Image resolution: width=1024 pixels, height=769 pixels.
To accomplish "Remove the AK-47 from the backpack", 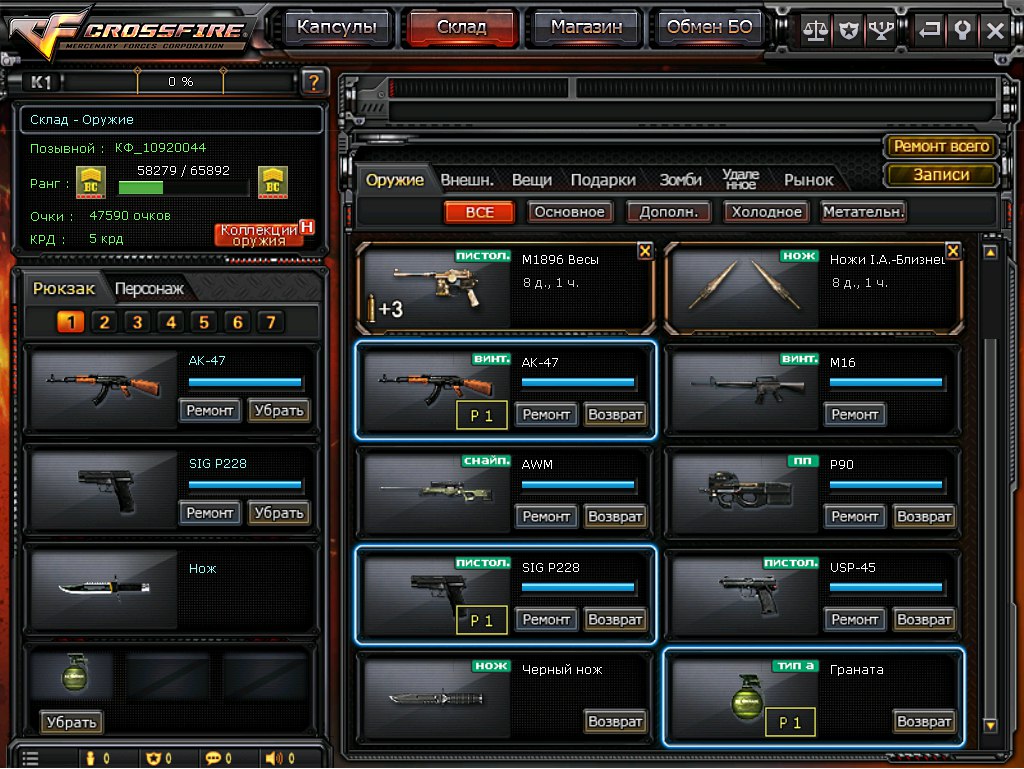I will [x=278, y=410].
